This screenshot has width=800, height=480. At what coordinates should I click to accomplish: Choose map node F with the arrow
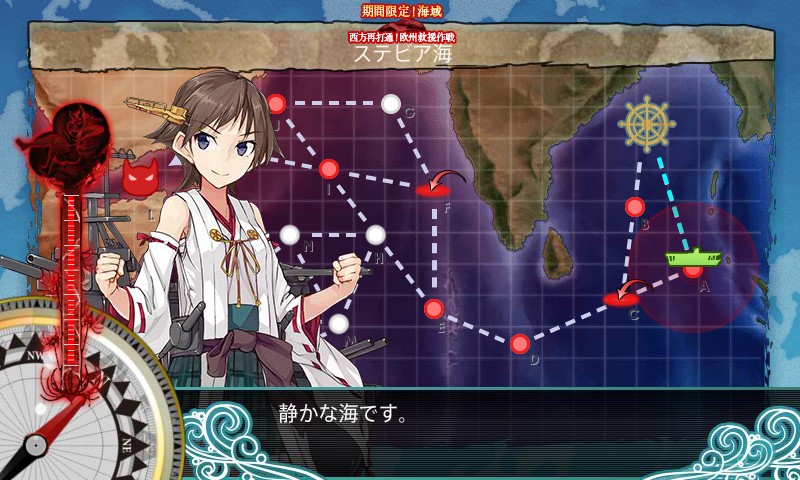coord(433,187)
